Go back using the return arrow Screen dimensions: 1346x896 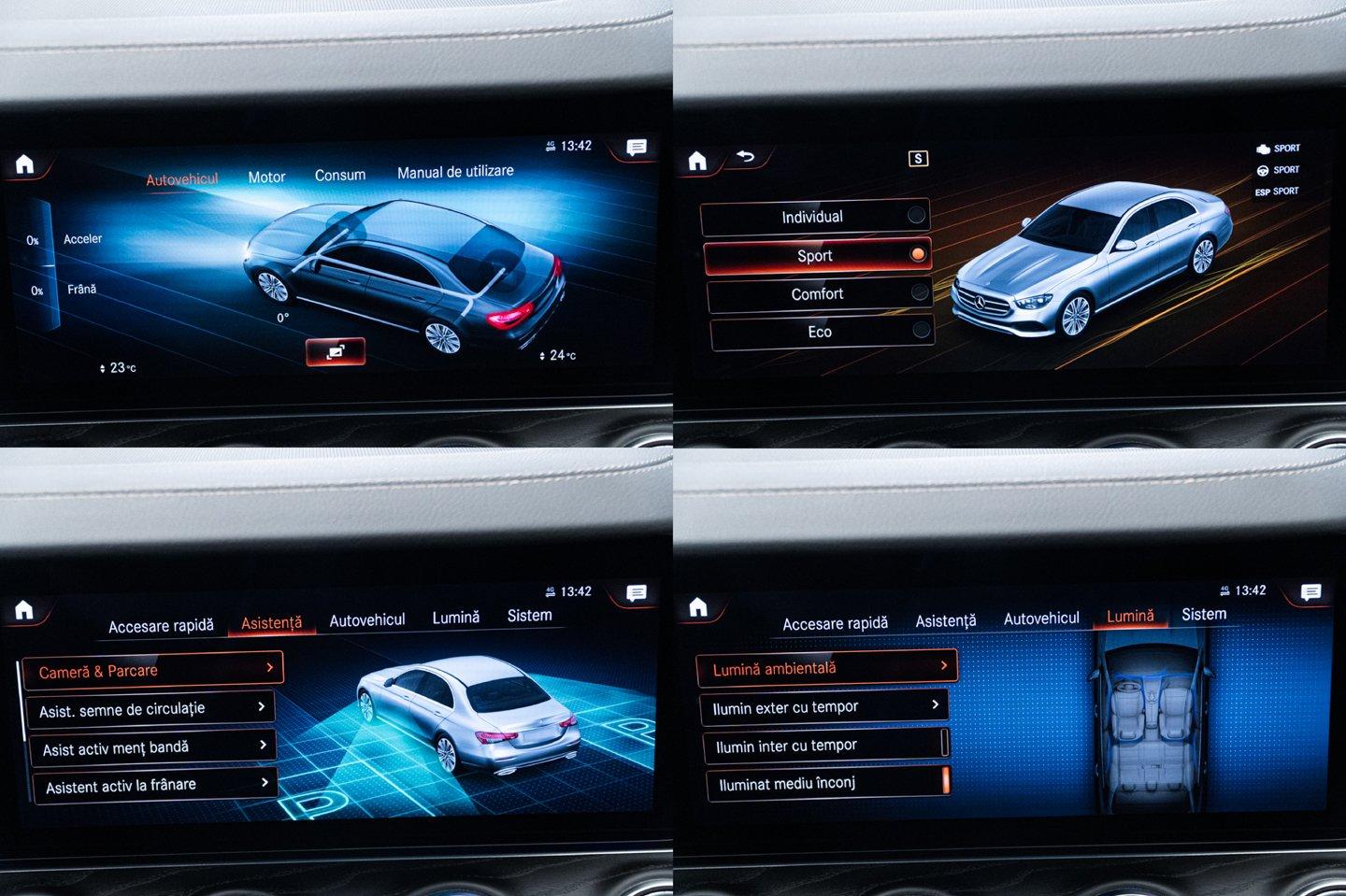[745, 156]
